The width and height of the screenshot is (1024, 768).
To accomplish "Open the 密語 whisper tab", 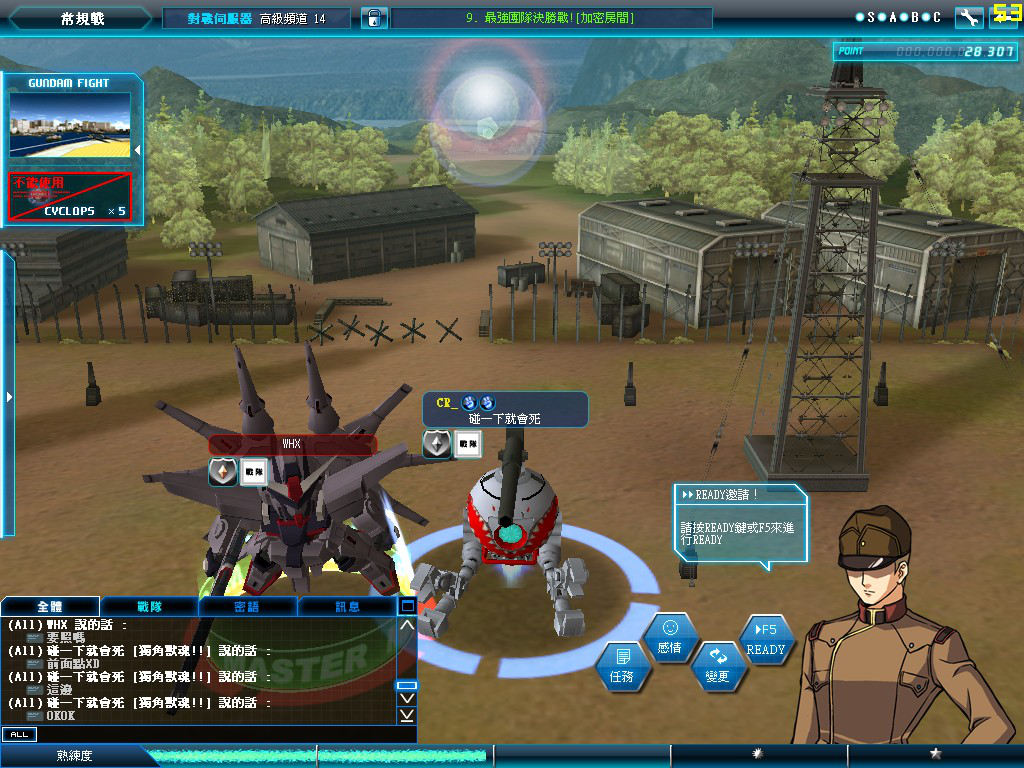I will click(x=247, y=606).
